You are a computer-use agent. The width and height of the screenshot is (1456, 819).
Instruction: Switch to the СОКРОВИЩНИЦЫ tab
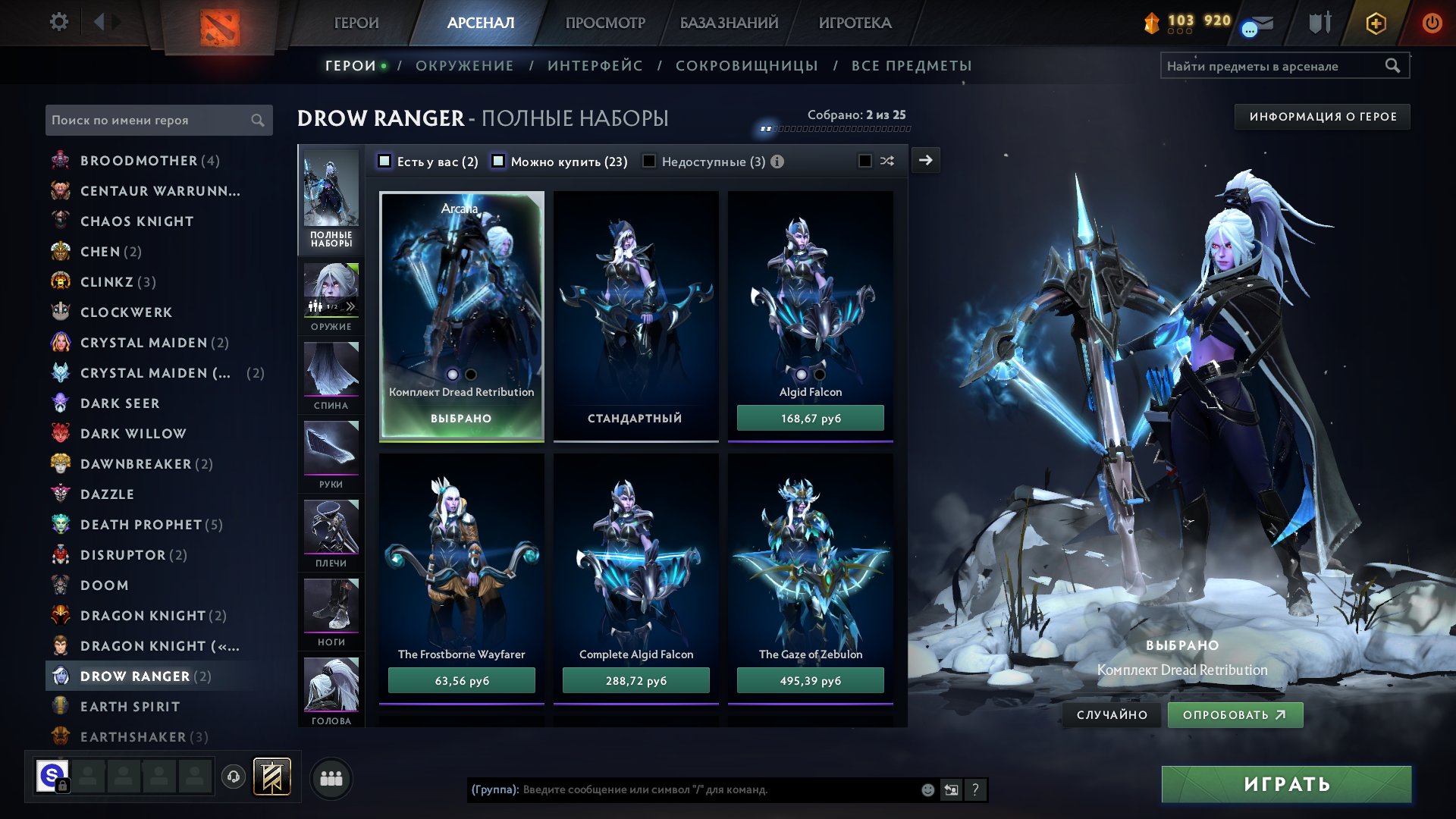(x=746, y=66)
